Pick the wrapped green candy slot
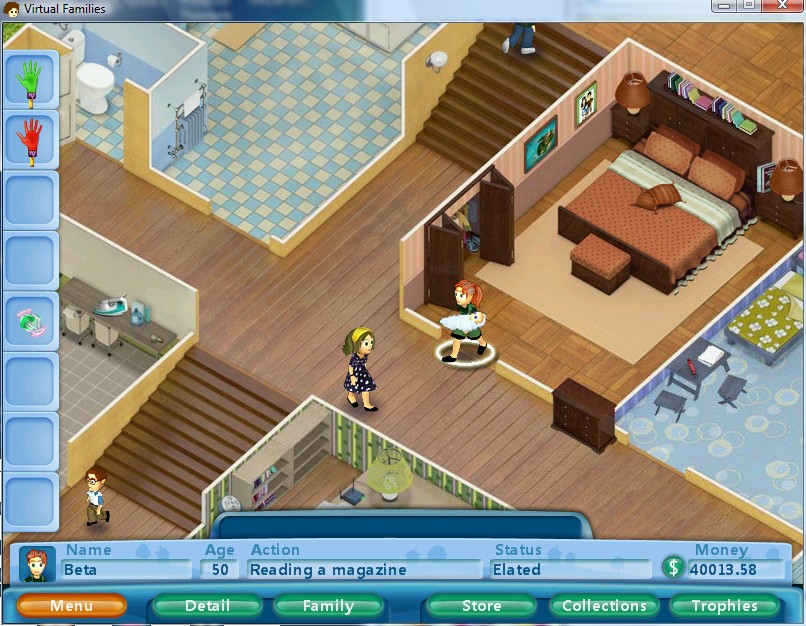 click(31, 321)
